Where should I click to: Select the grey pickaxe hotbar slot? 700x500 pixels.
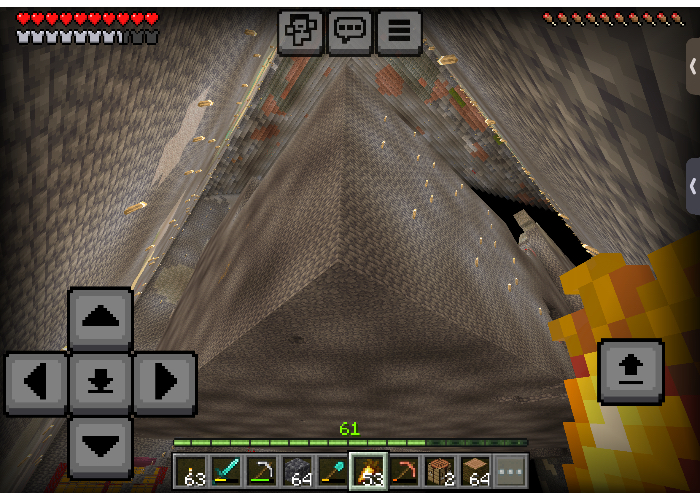pyautogui.click(x=262, y=471)
